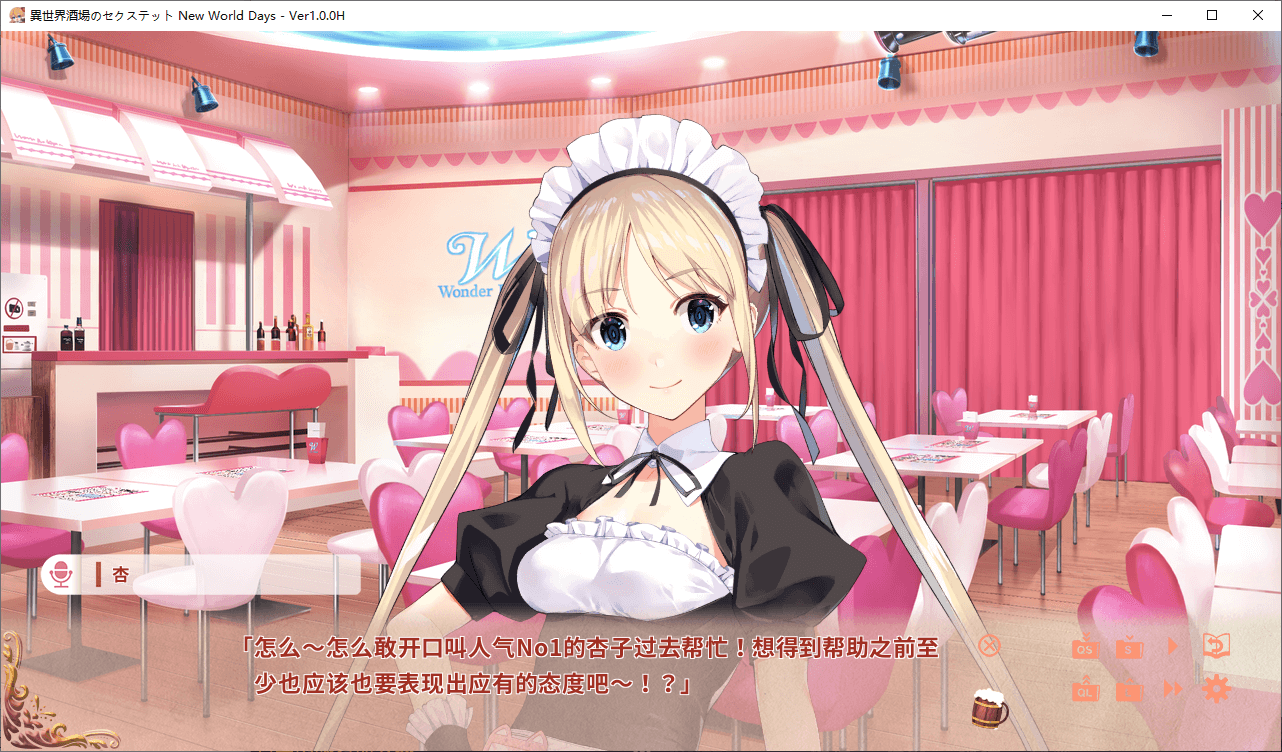Image resolution: width=1282 pixels, height=752 pixels.
Task: Fast-forward with the double arrow skip
Action: (x=1173, y=689)
